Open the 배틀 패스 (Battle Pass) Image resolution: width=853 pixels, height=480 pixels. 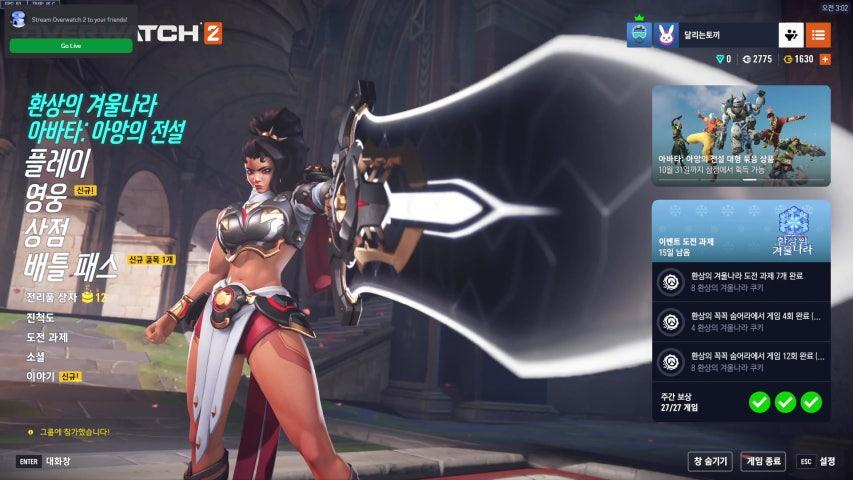pos(71,265)
